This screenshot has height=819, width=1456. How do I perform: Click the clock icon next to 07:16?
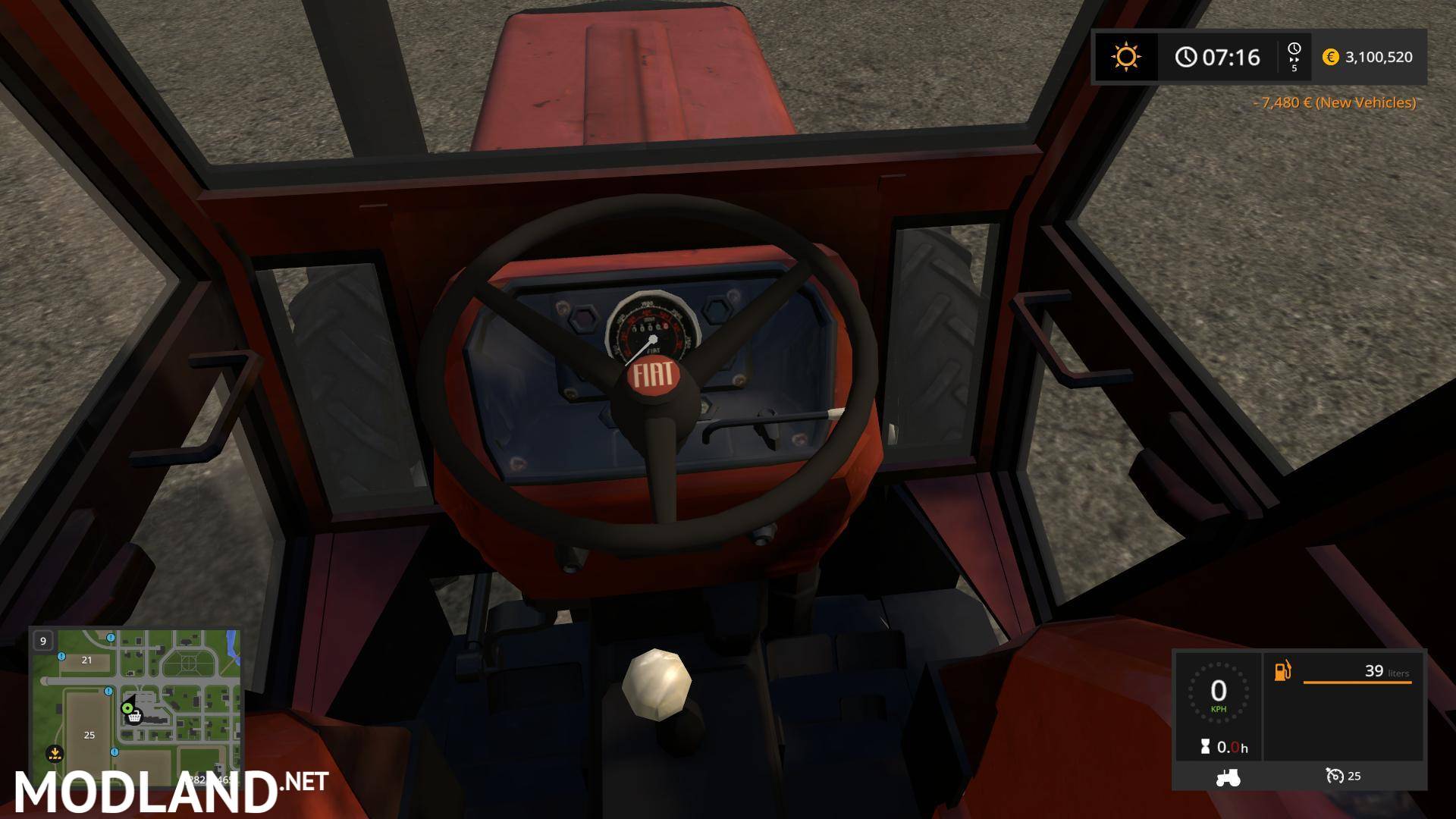pyautogui.click(x=1185, y=57)
